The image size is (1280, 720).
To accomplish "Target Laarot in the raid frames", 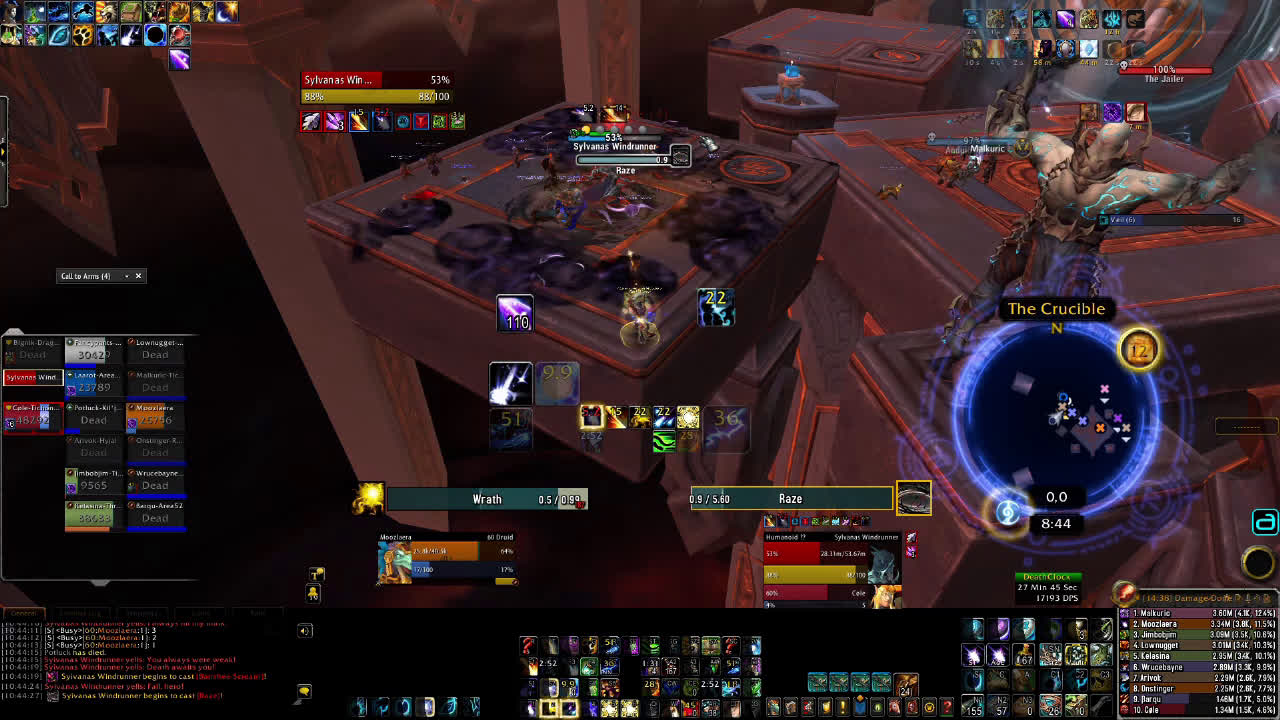I will tap(93, 382).
